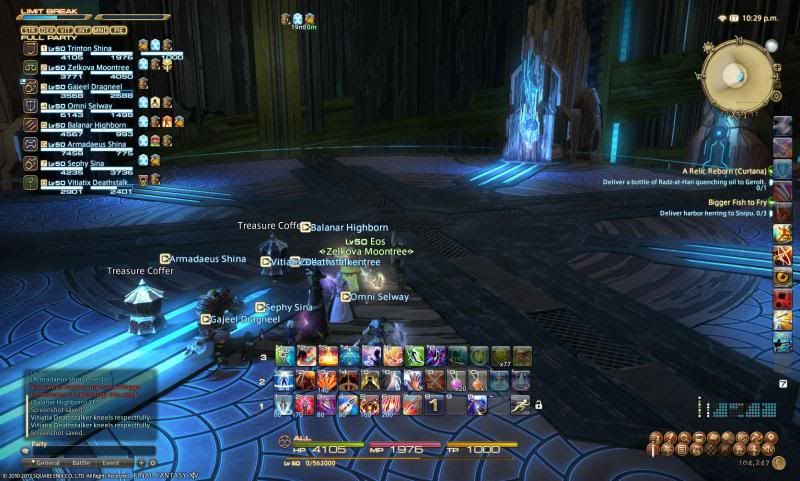Toggle the hotbar padlock icon

(538, 404)
